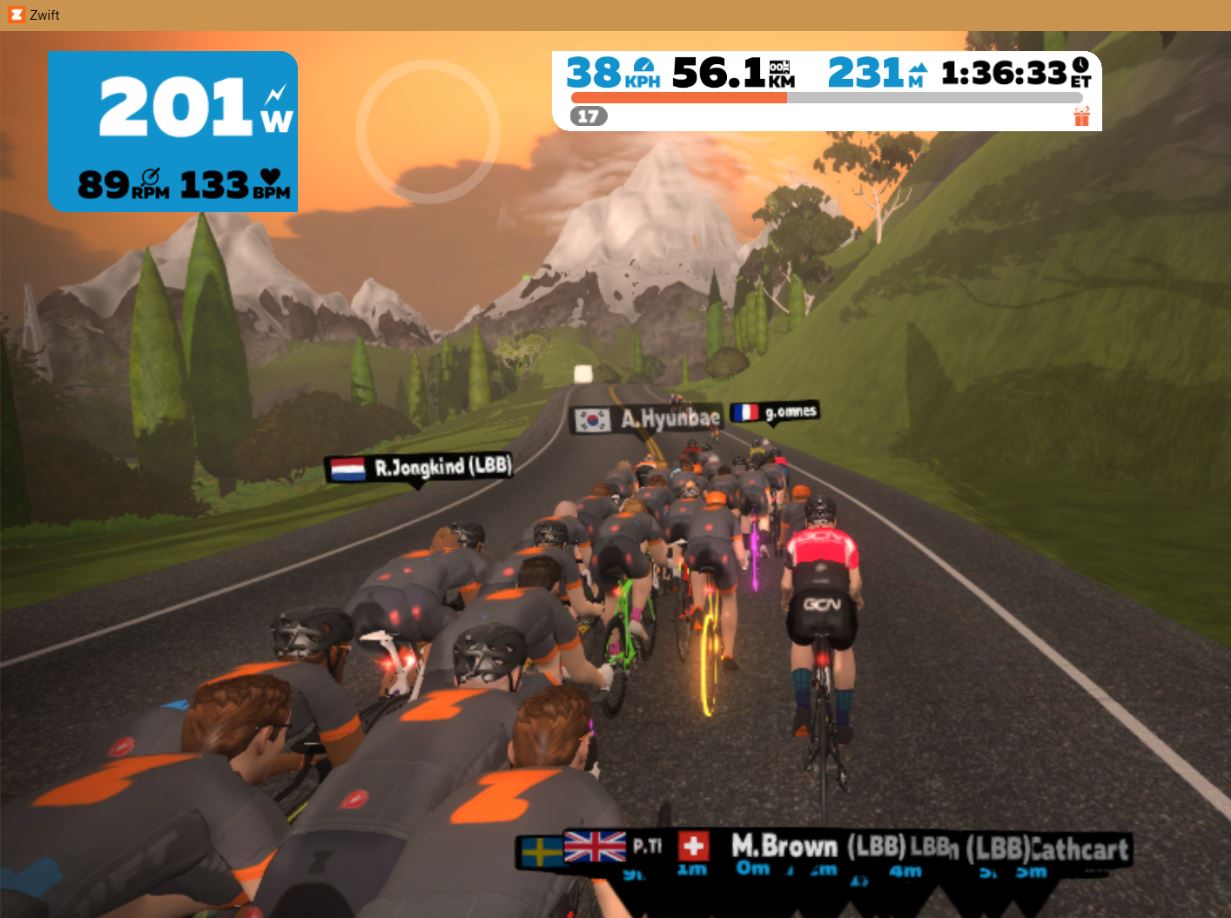Click the empty power-up ring
The width and height of the screenshot is (1231, 918).
pos(428,132)
